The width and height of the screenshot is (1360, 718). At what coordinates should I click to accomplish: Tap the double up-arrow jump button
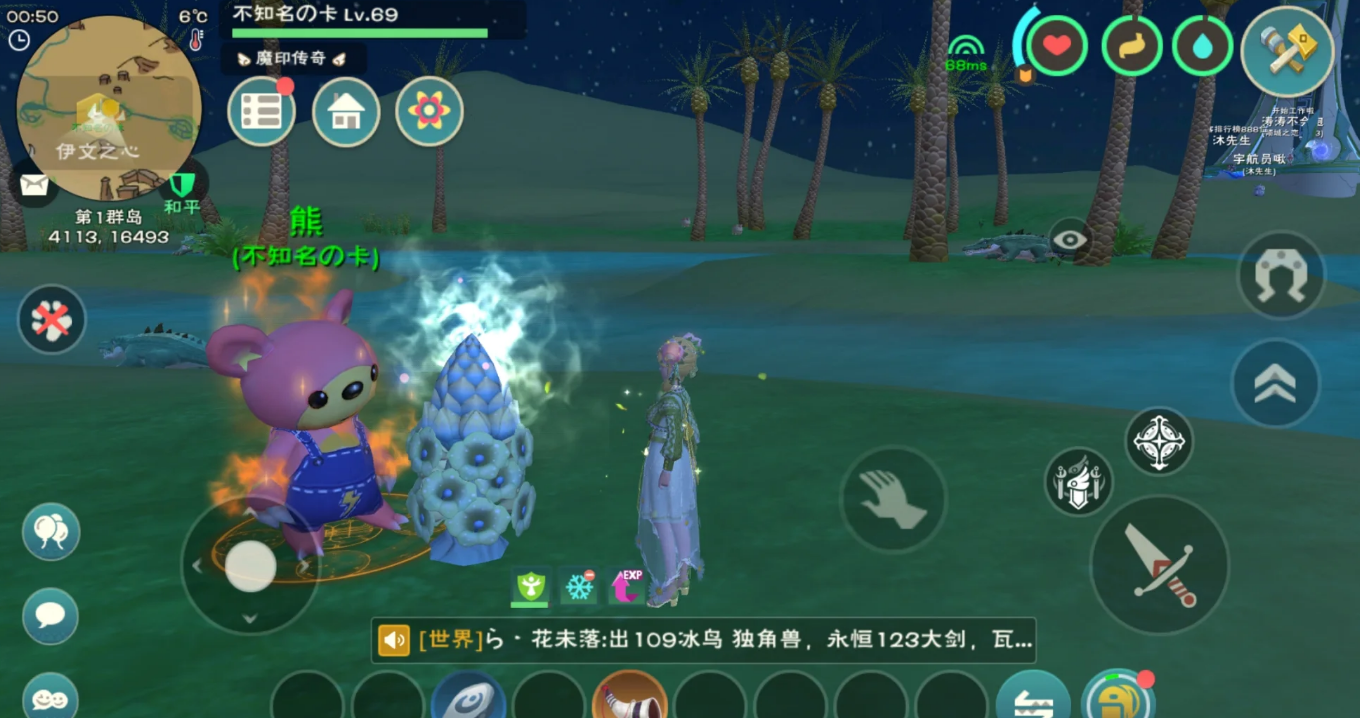pos(1275,383)
